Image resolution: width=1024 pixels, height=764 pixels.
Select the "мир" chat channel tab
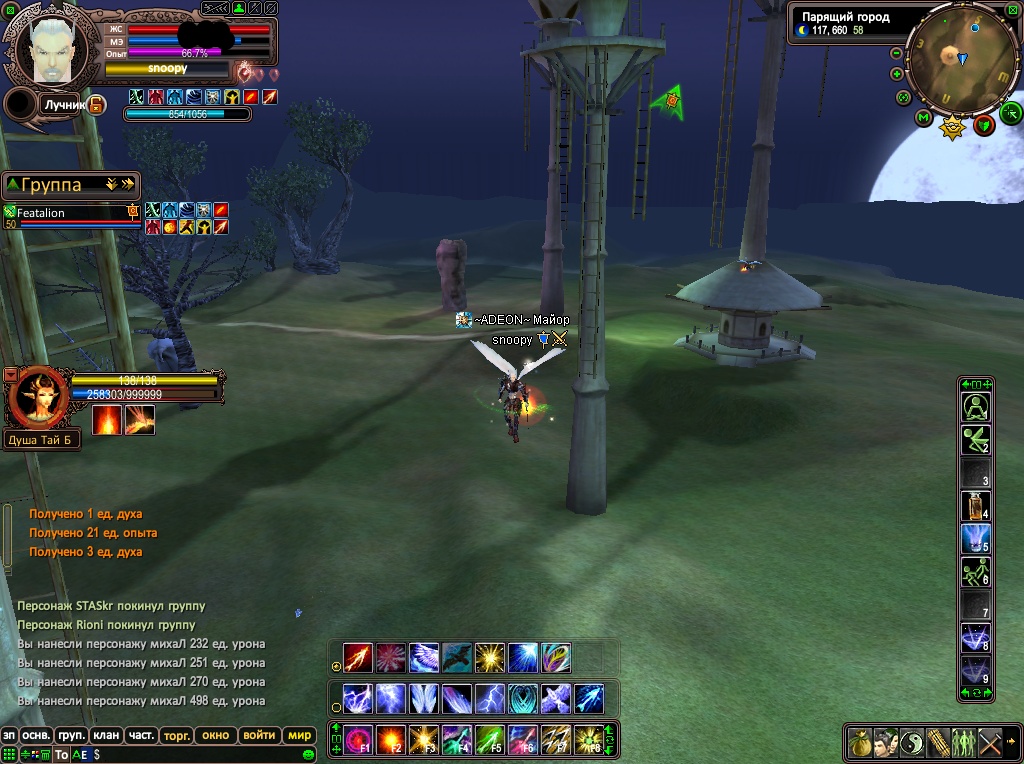[300, 735]
